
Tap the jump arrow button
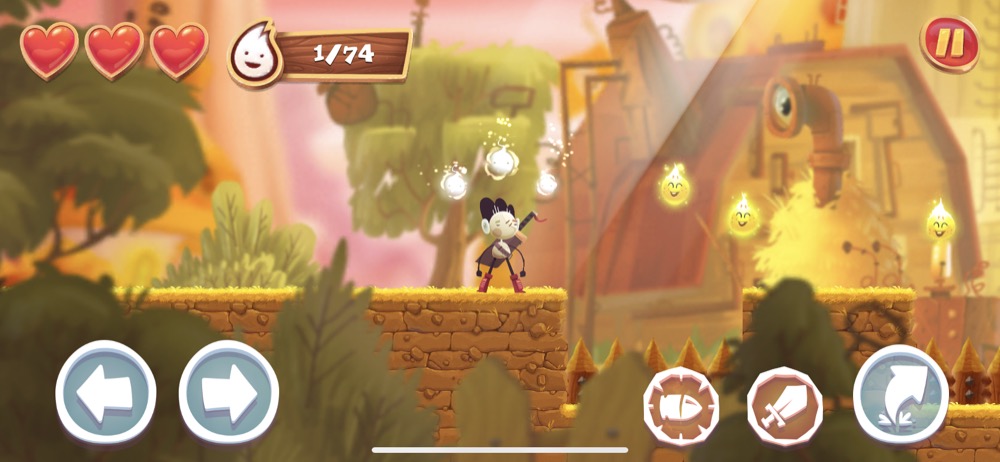click(899, 394)
